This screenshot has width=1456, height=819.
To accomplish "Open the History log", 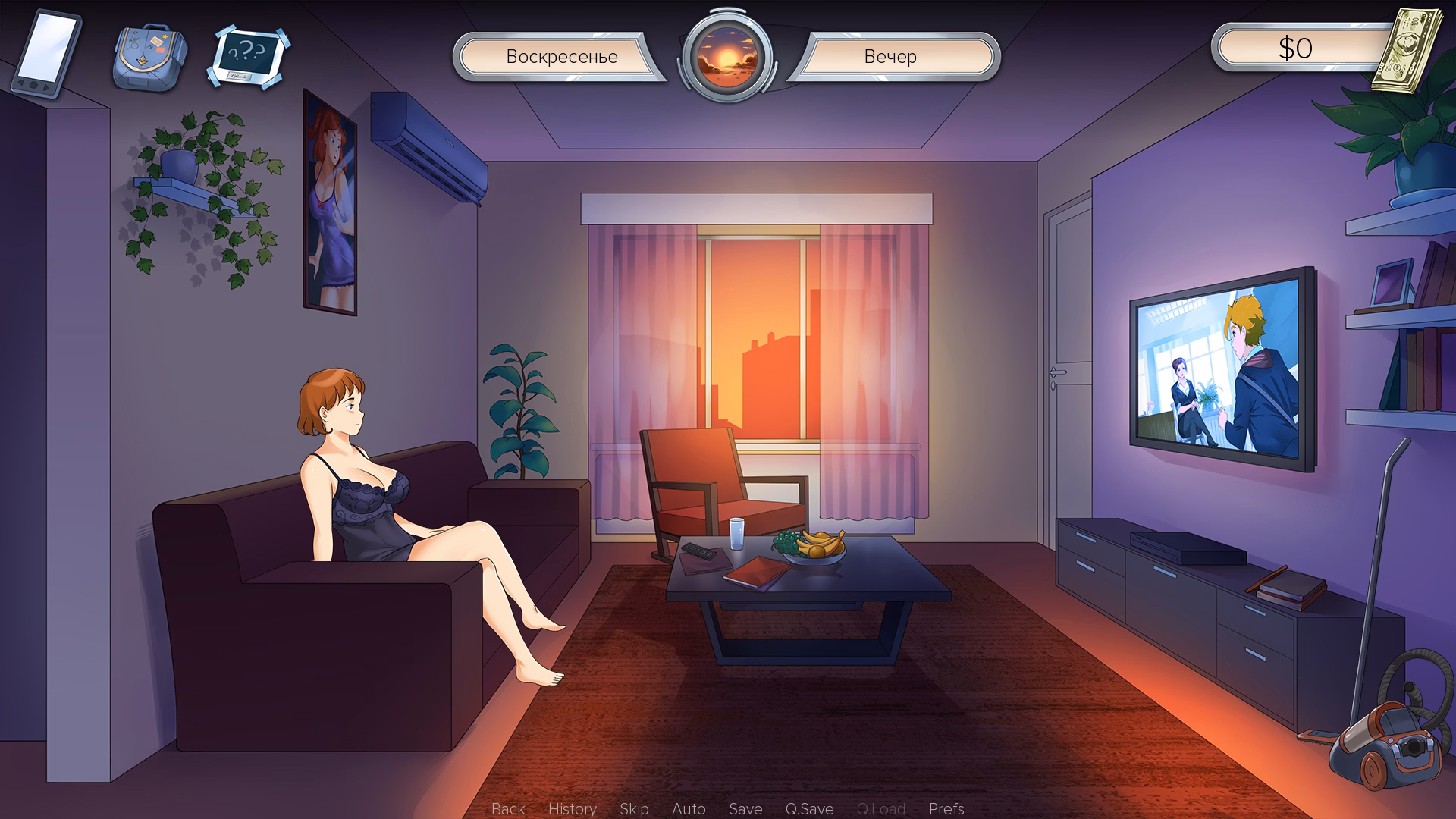I will (573, 809).
